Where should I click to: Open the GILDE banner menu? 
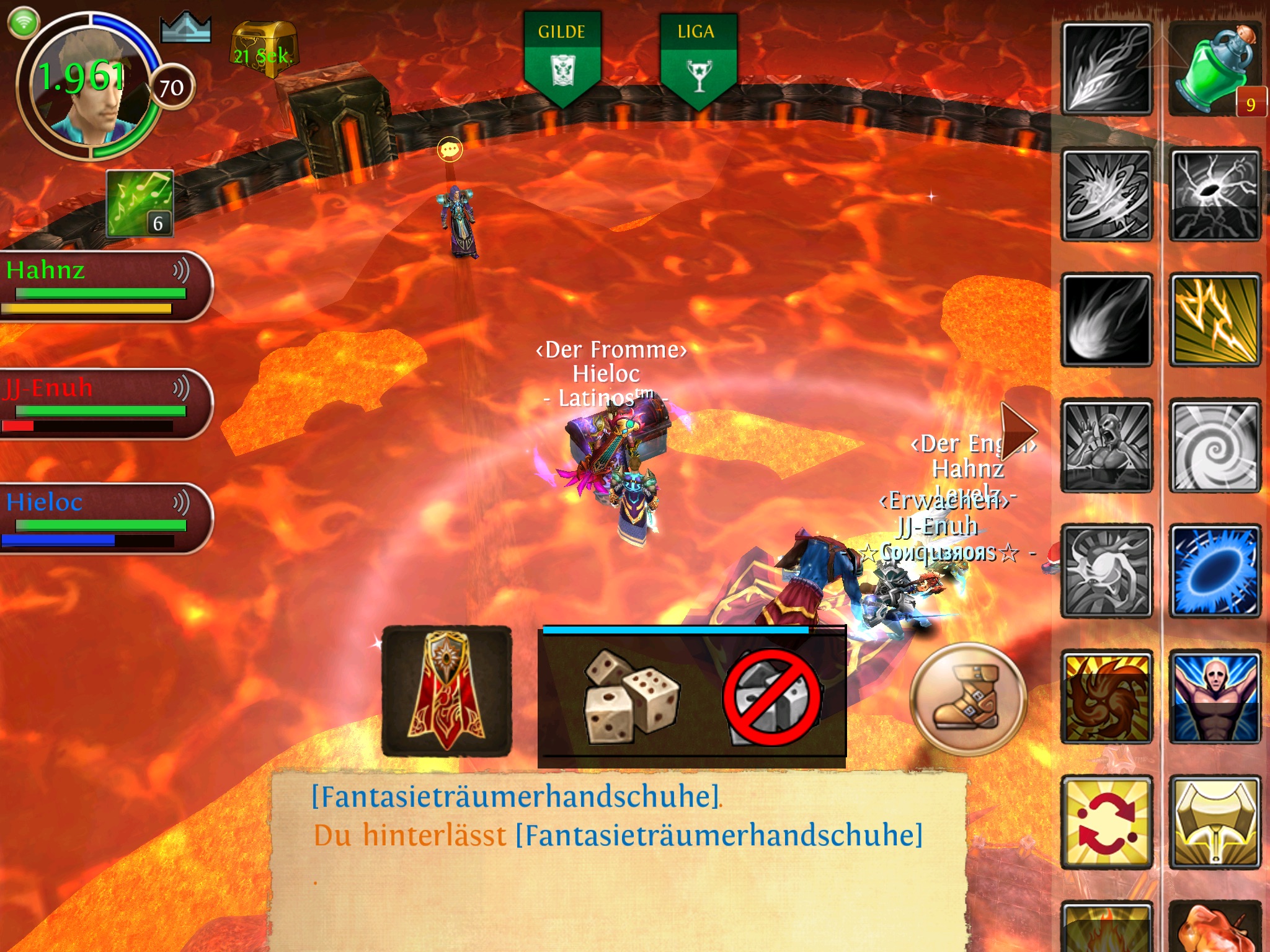(x=562, y=59)
